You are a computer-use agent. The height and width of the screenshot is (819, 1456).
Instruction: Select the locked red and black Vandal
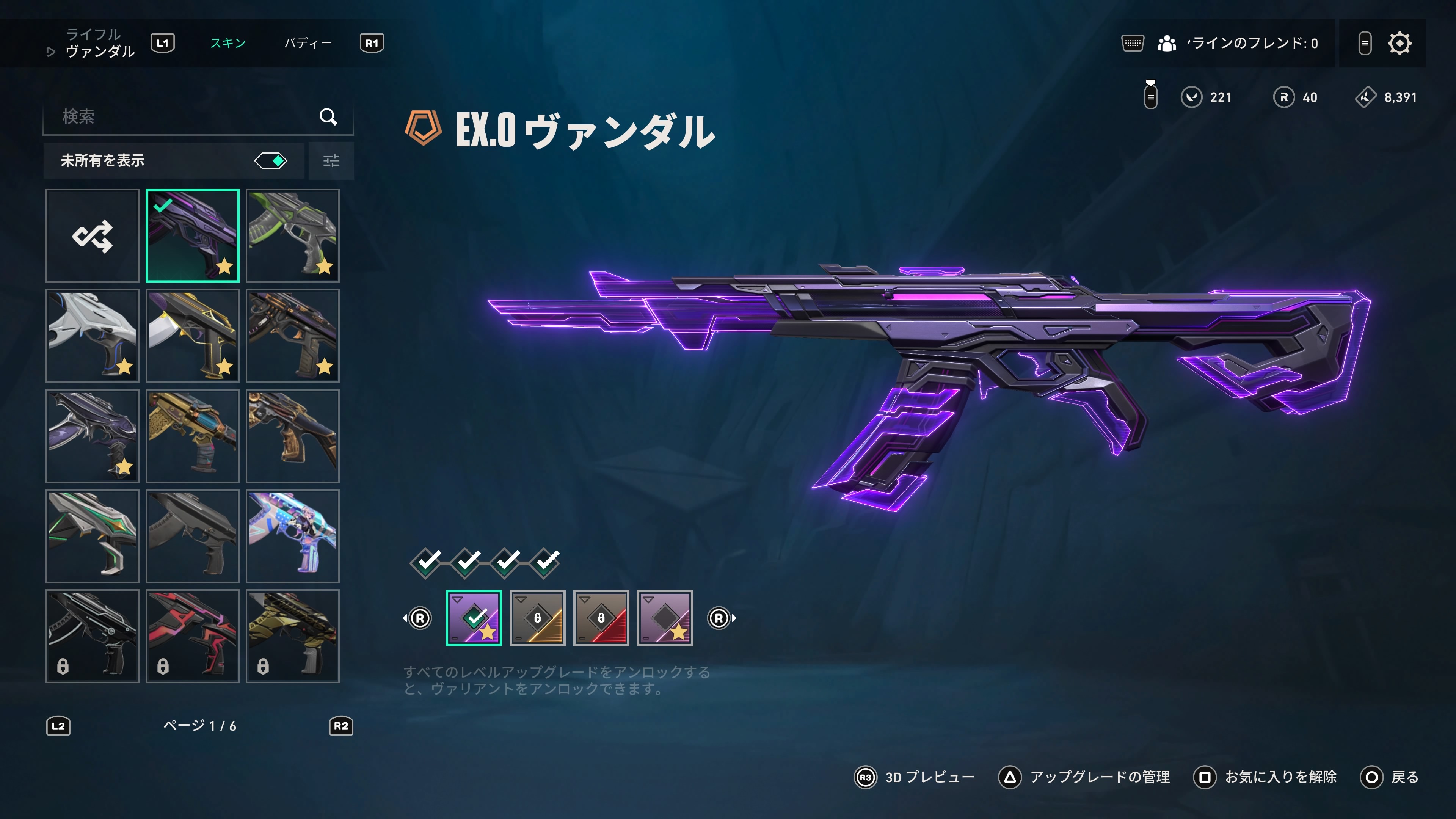pos(192,636)
